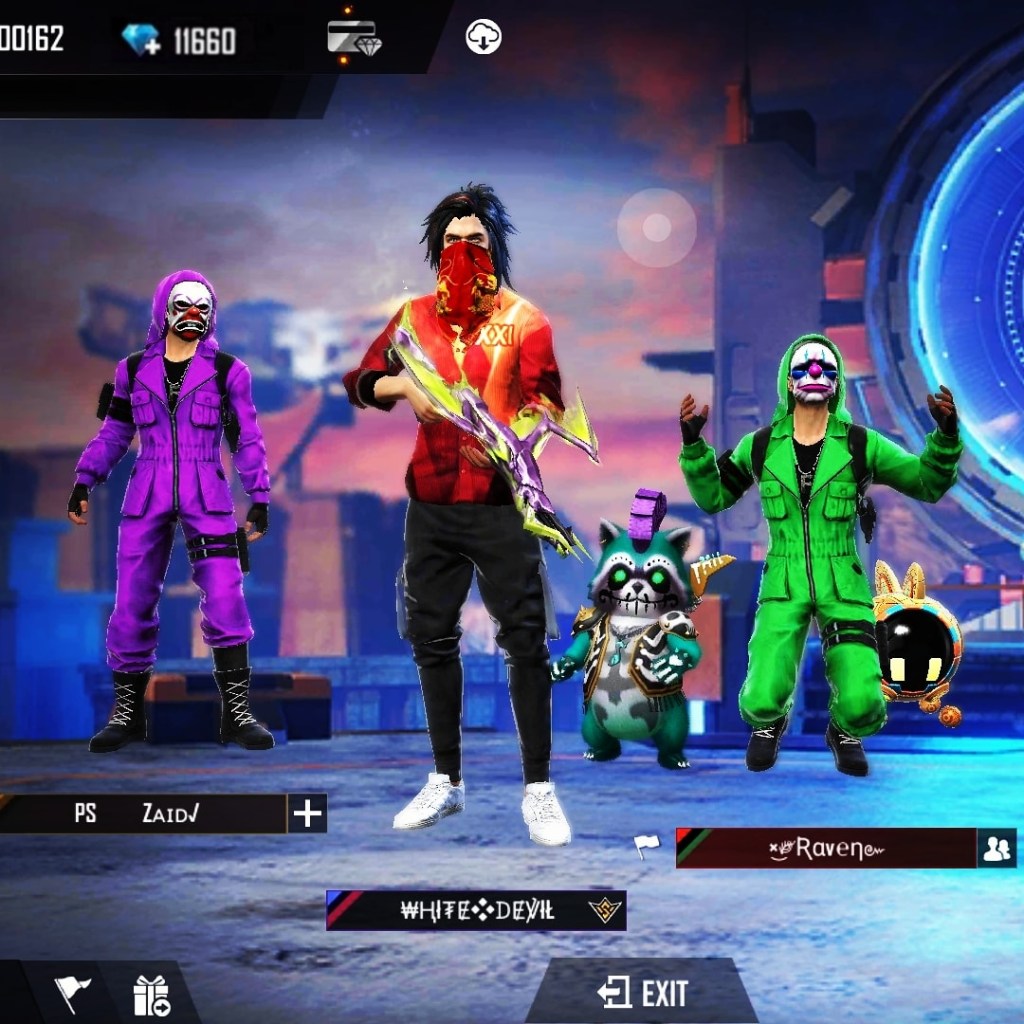This screenshot has width=1024, height=1024.
Task: Tap the cloud download icon
Action: click(x=484, y=38)
